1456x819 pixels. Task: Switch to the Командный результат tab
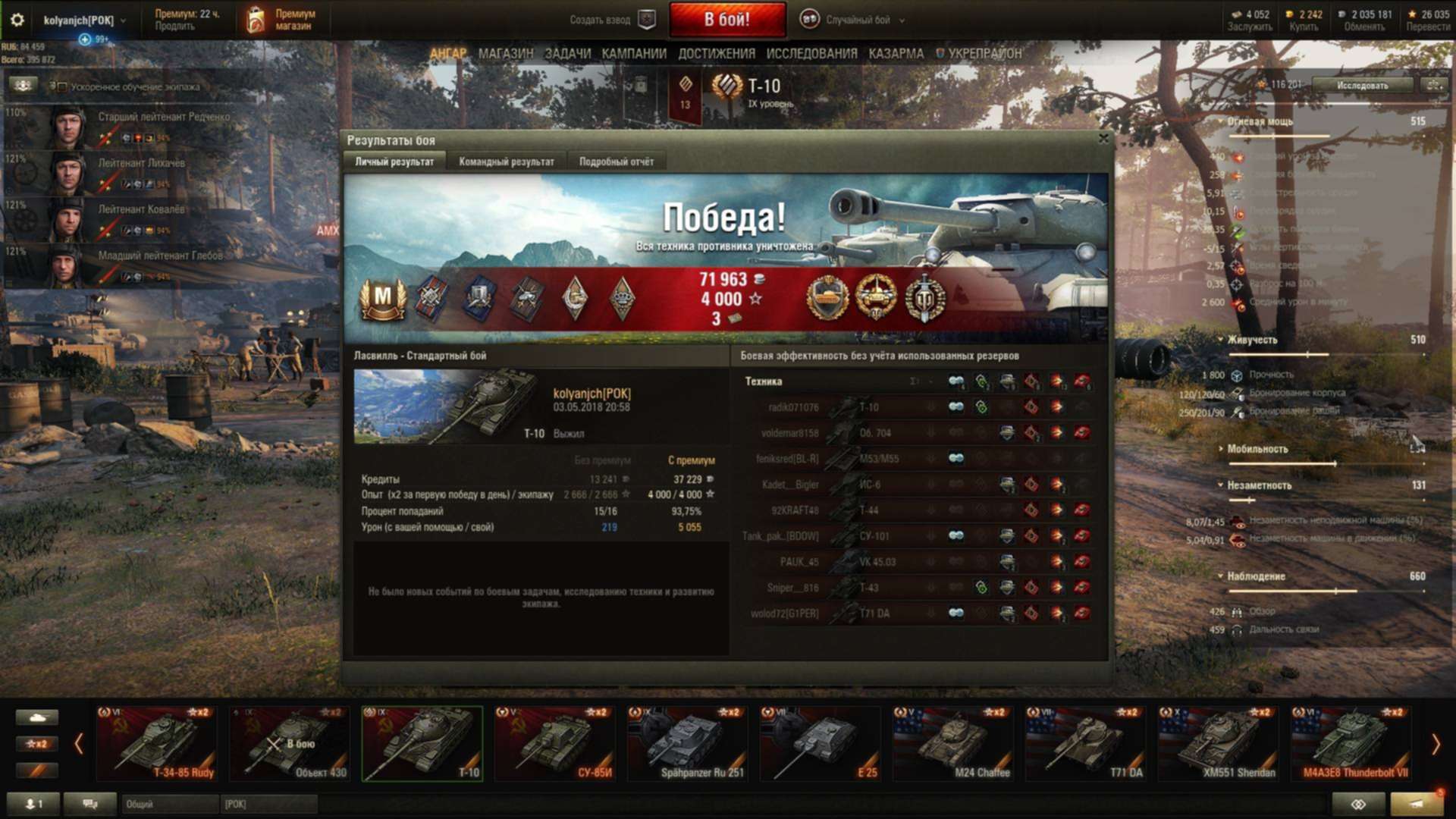pyautogui.click(x=506, y=162)
